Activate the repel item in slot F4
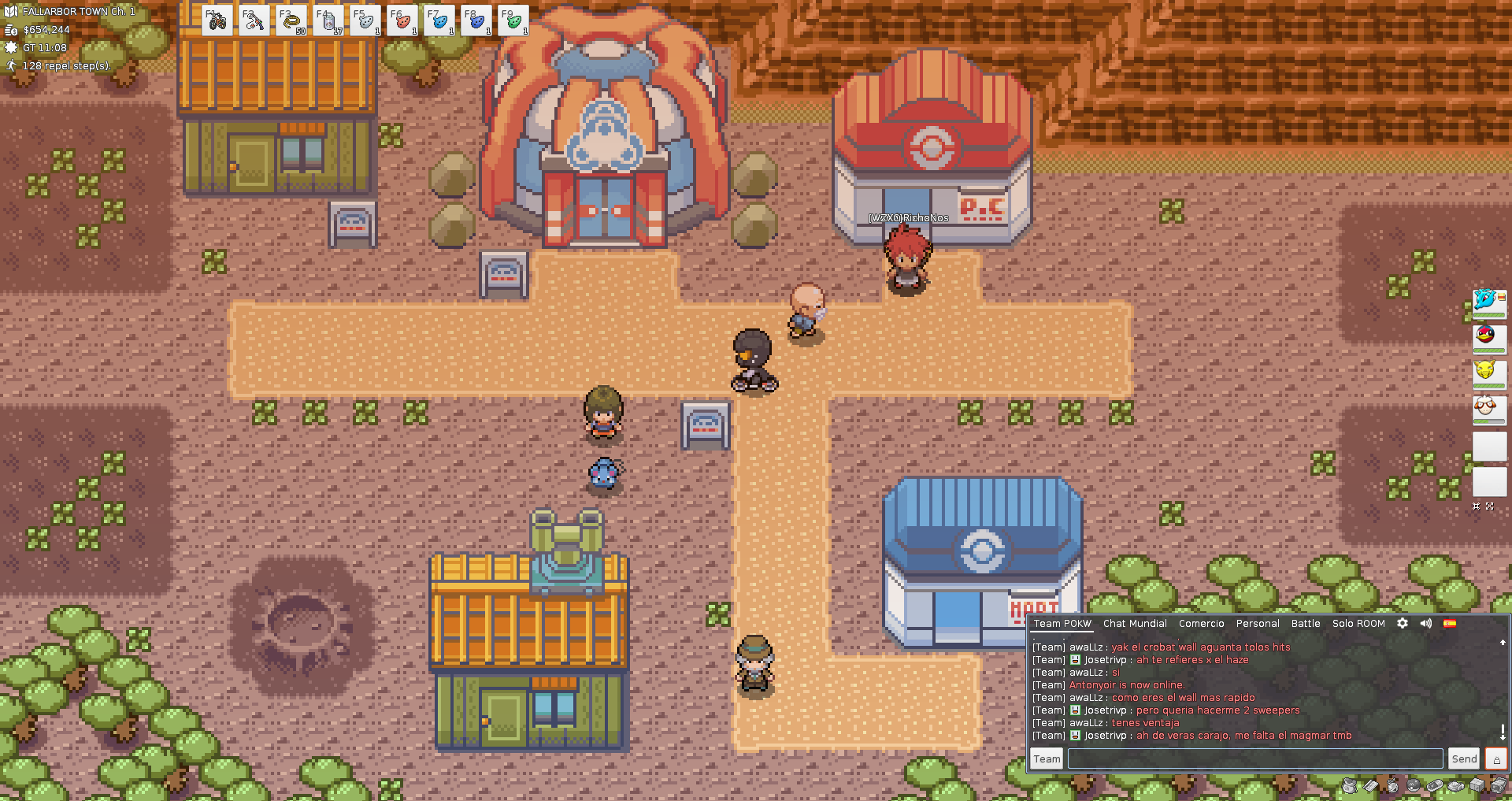 [x=328, y=21]
